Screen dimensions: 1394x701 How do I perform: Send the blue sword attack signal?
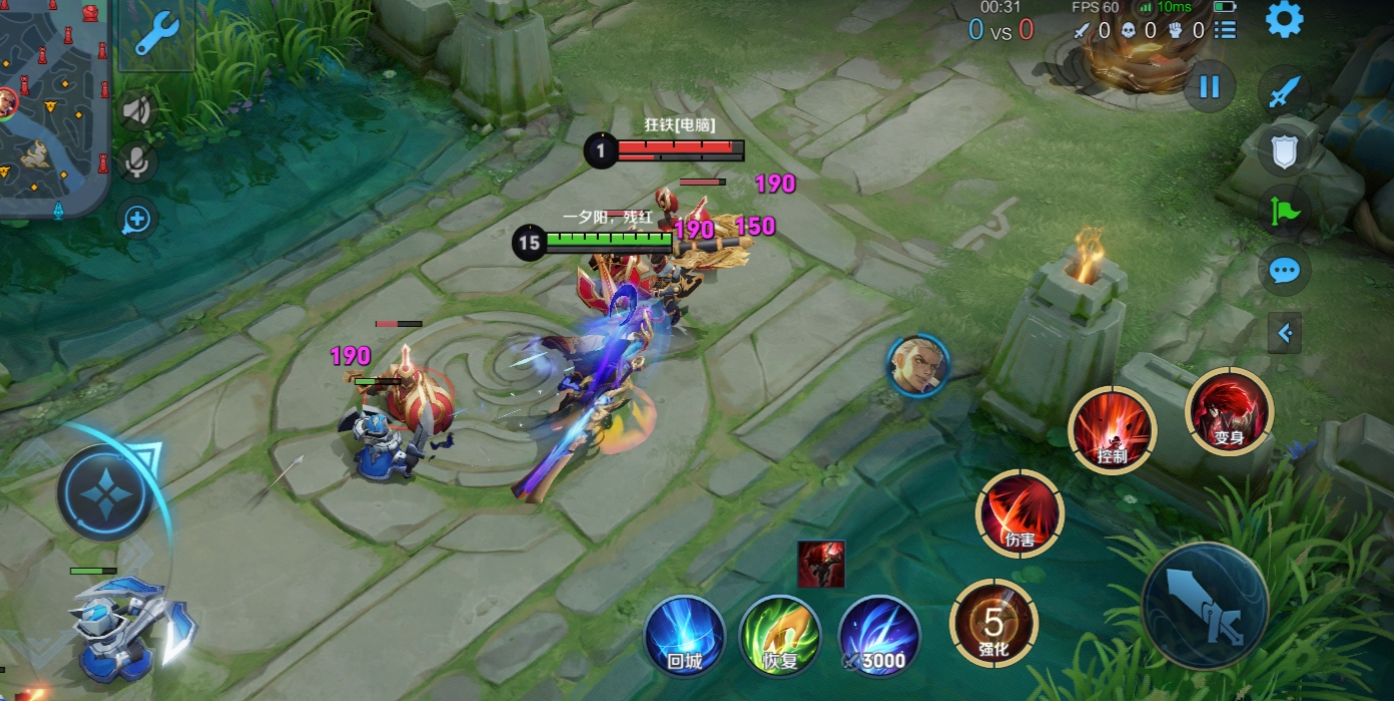[x=1284, y=92]
